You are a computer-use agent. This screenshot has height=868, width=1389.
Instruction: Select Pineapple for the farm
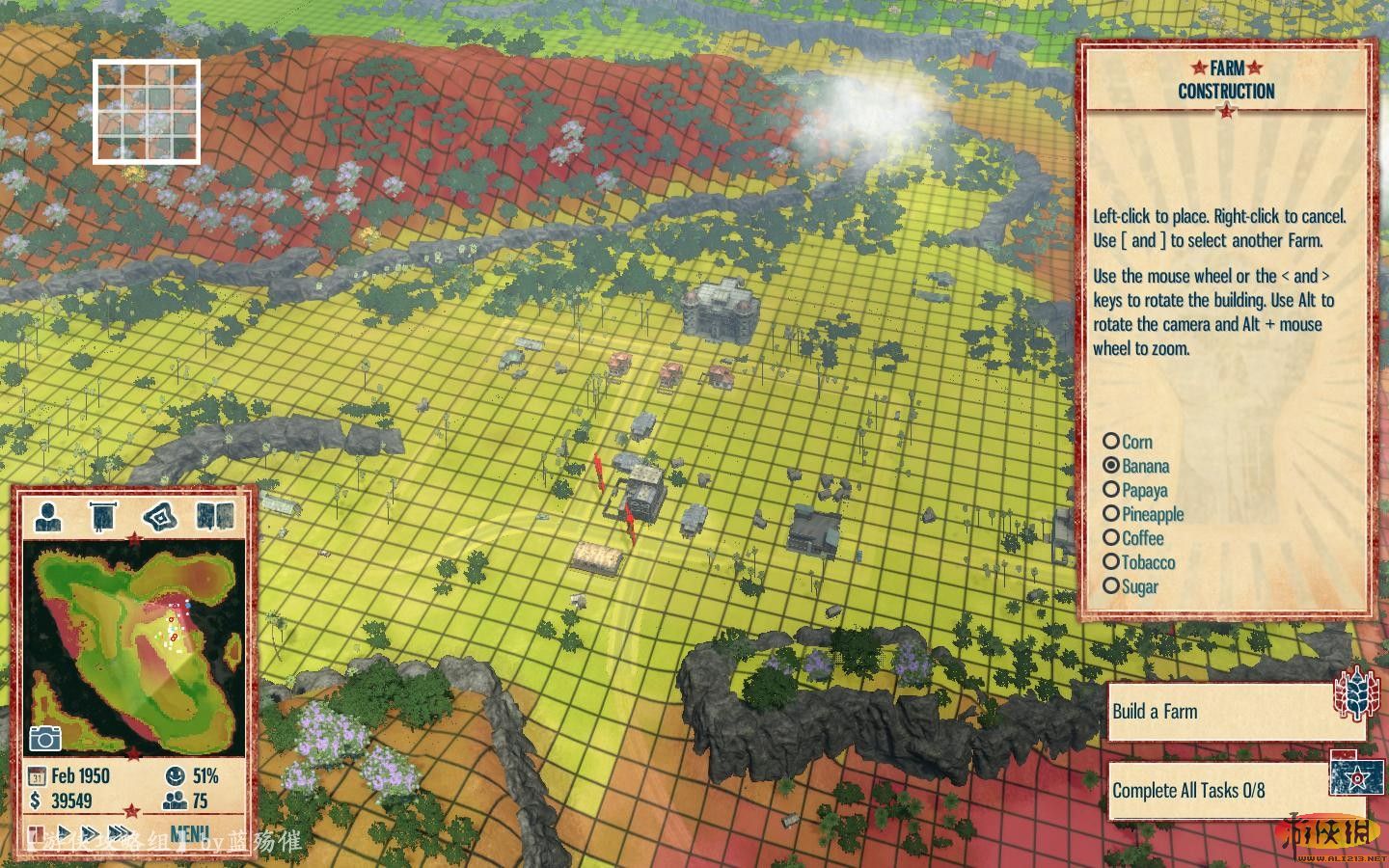pos(1111,514)
